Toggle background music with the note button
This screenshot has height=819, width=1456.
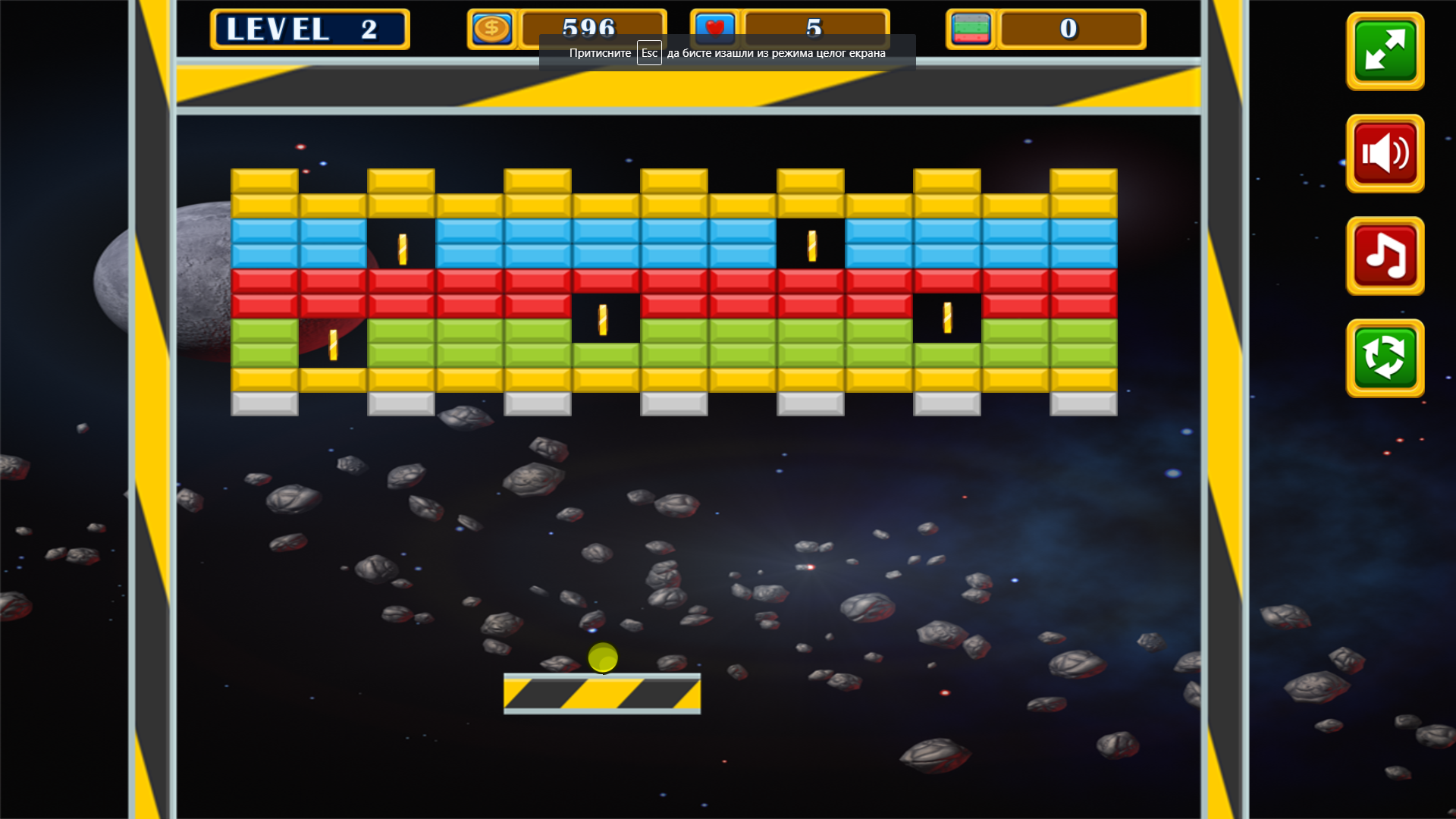(x=1385, y=256)
